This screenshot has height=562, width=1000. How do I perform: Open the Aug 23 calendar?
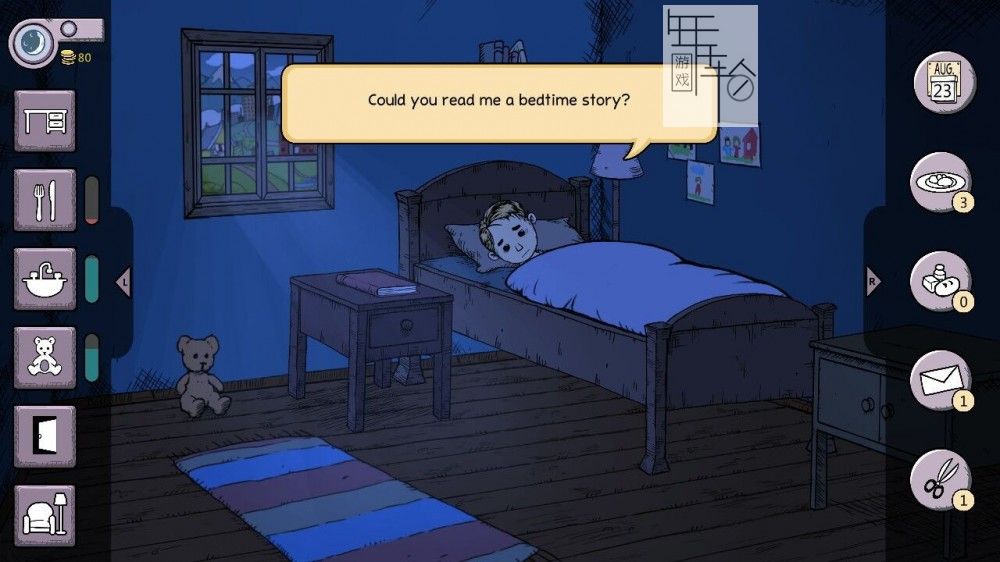coord(943,82)
